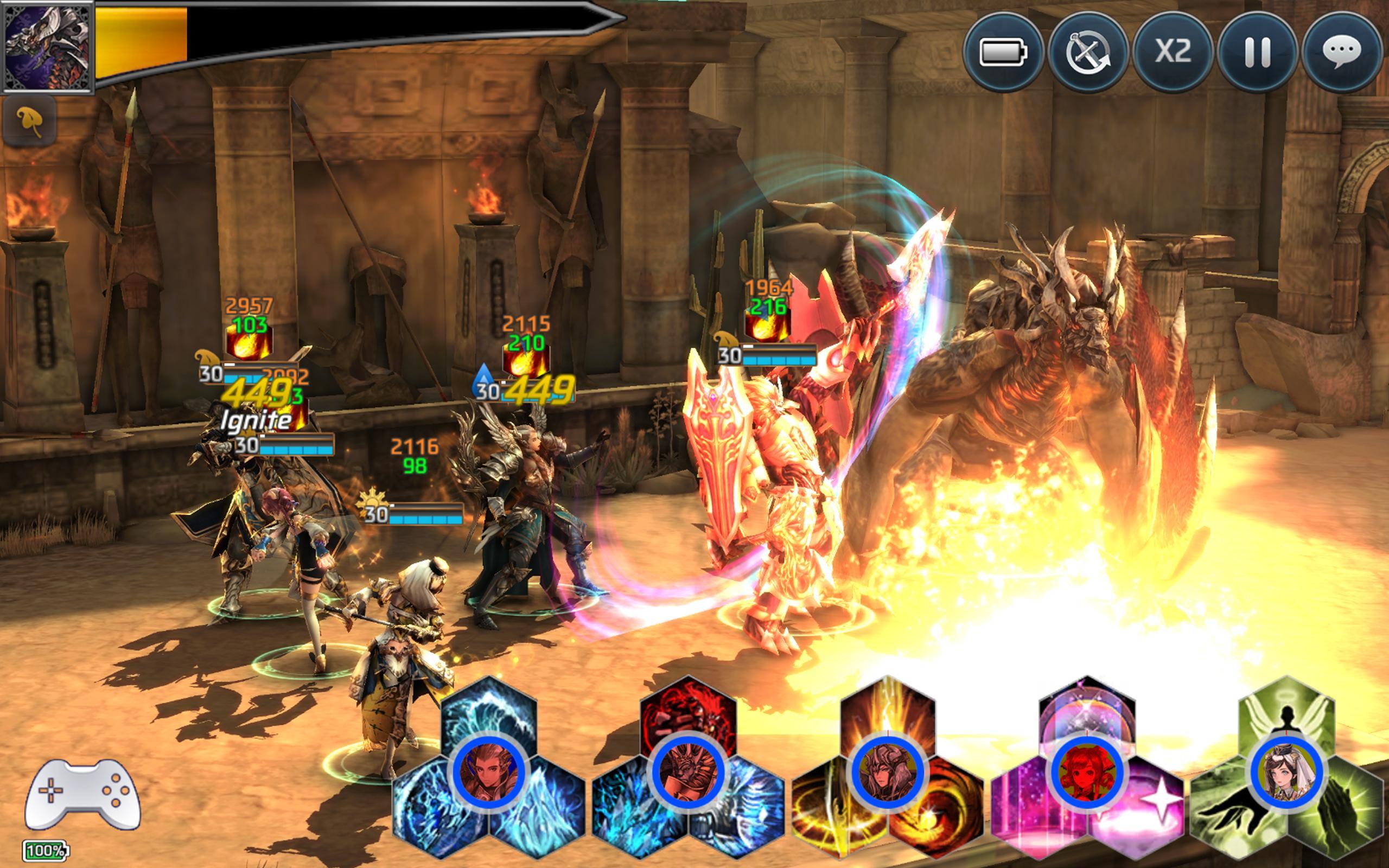This screenshot has width=1389, height=868.
Task: Use the fiery light burst skill
Action: pyautogui.click(x=887, y=709)
